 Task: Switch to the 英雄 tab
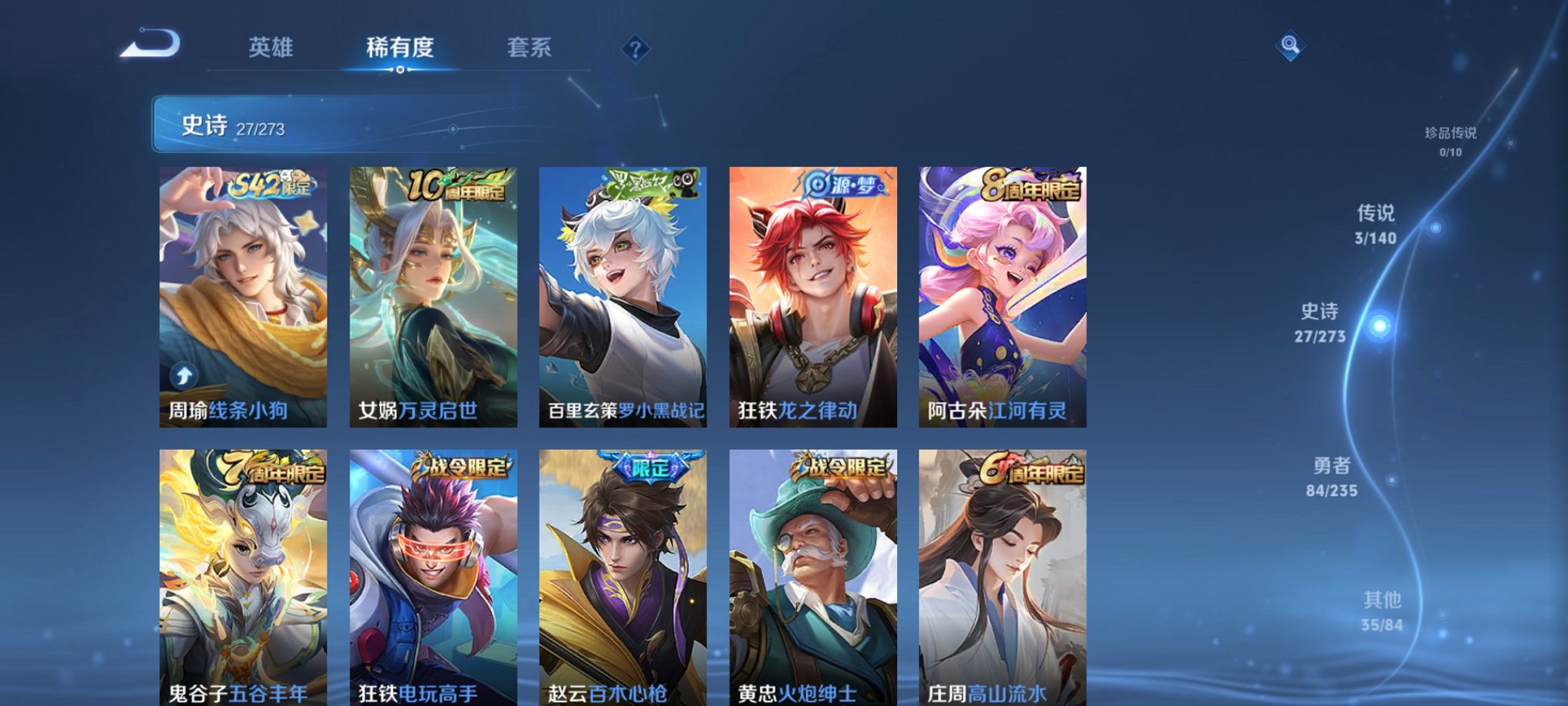pos(273,48)
